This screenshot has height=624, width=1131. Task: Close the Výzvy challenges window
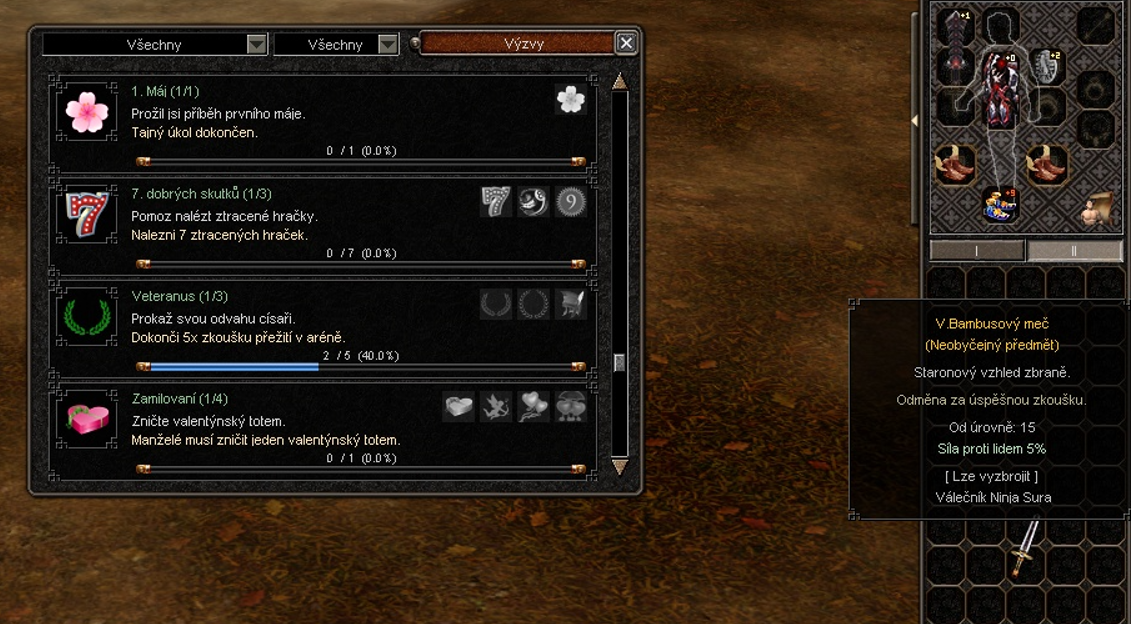626,43
